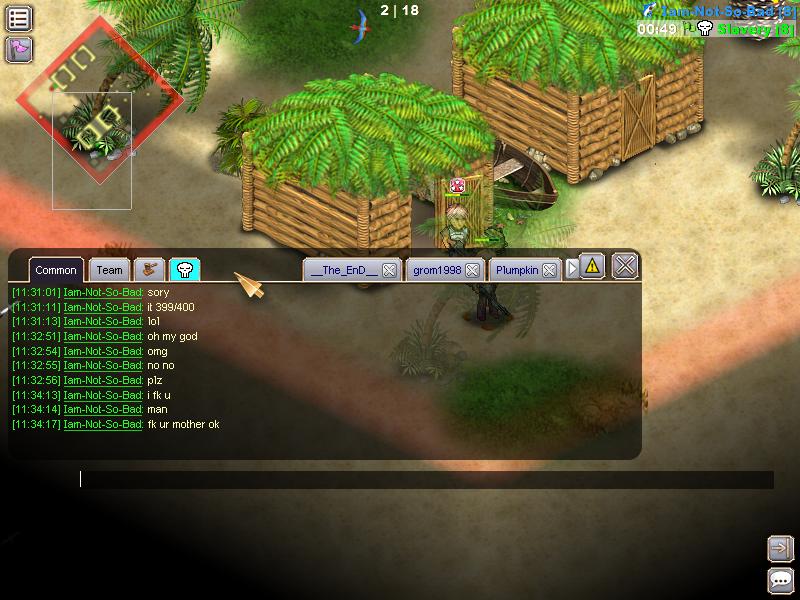
Task: Open the main menu list button
Action: [x=19, y=17]
